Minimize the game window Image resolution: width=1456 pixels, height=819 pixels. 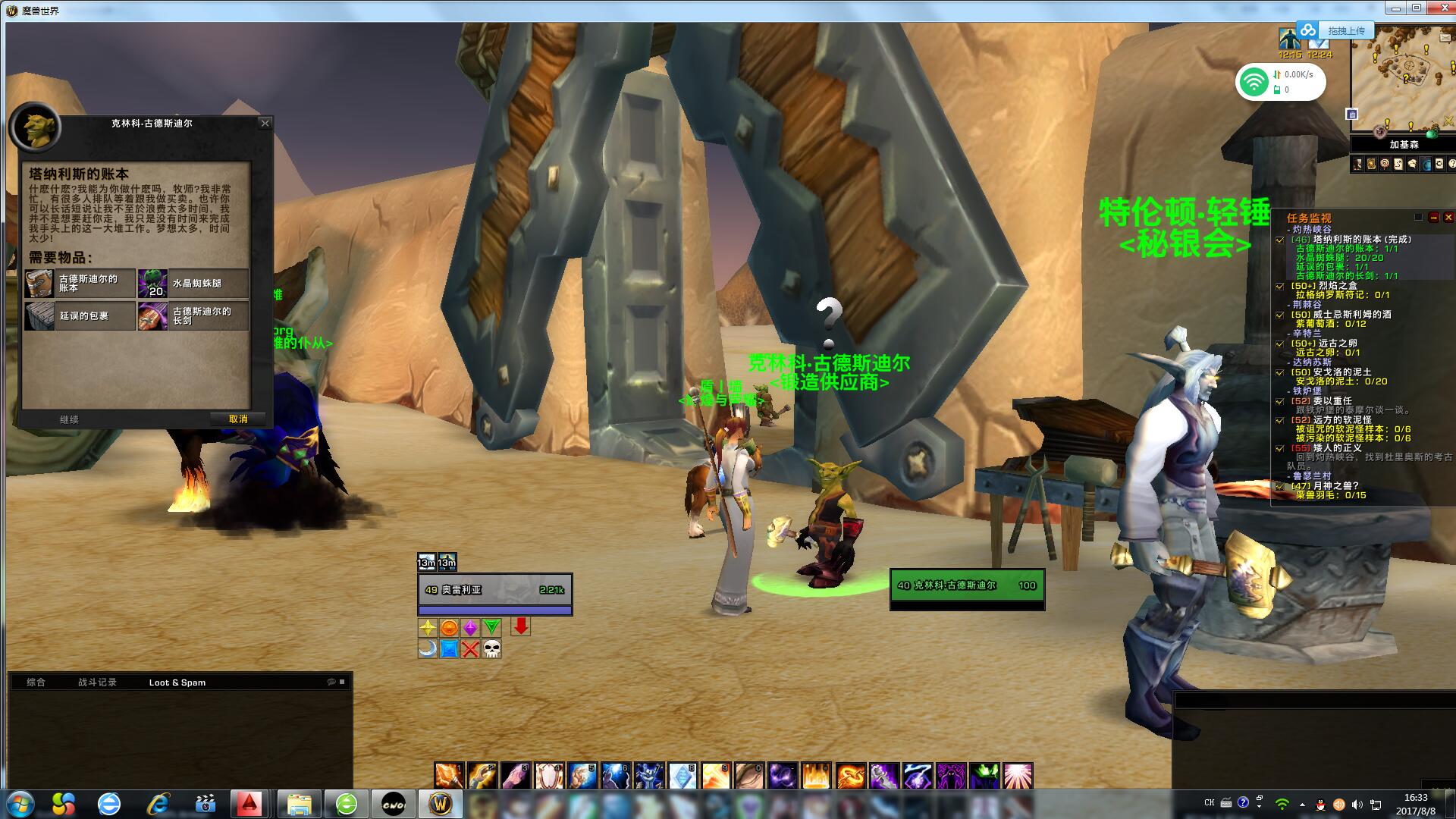click(x=1395, y=8)
